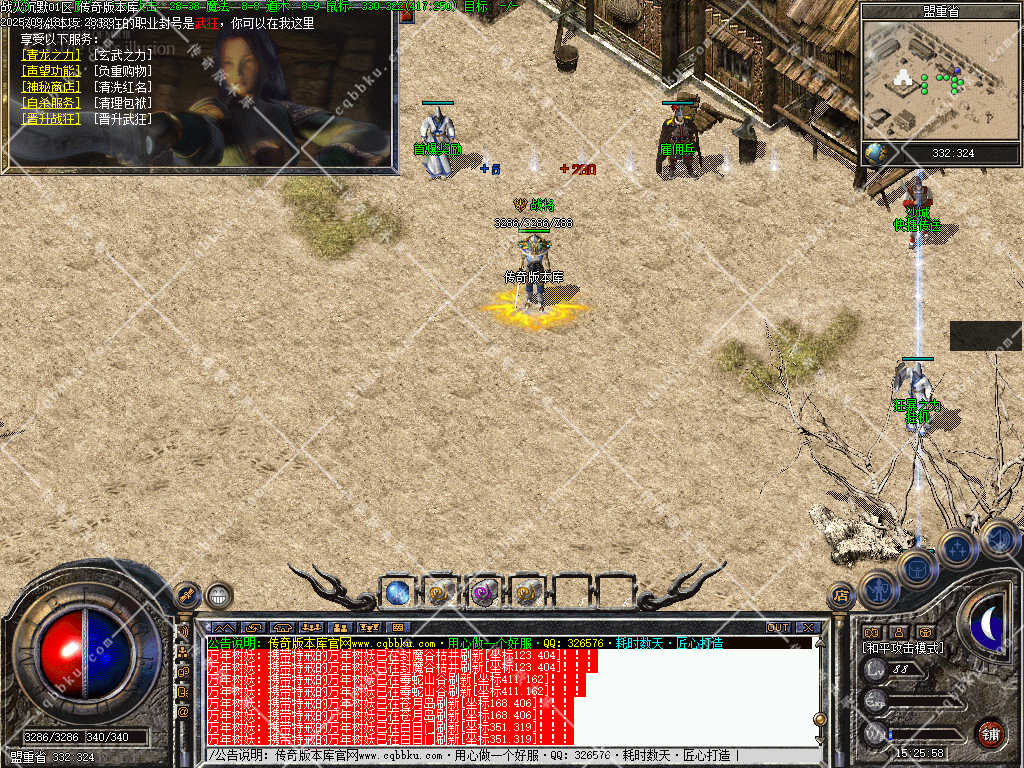
Task: Open the 神秘商店 mystery shop link
Action: tap(49, 87)
